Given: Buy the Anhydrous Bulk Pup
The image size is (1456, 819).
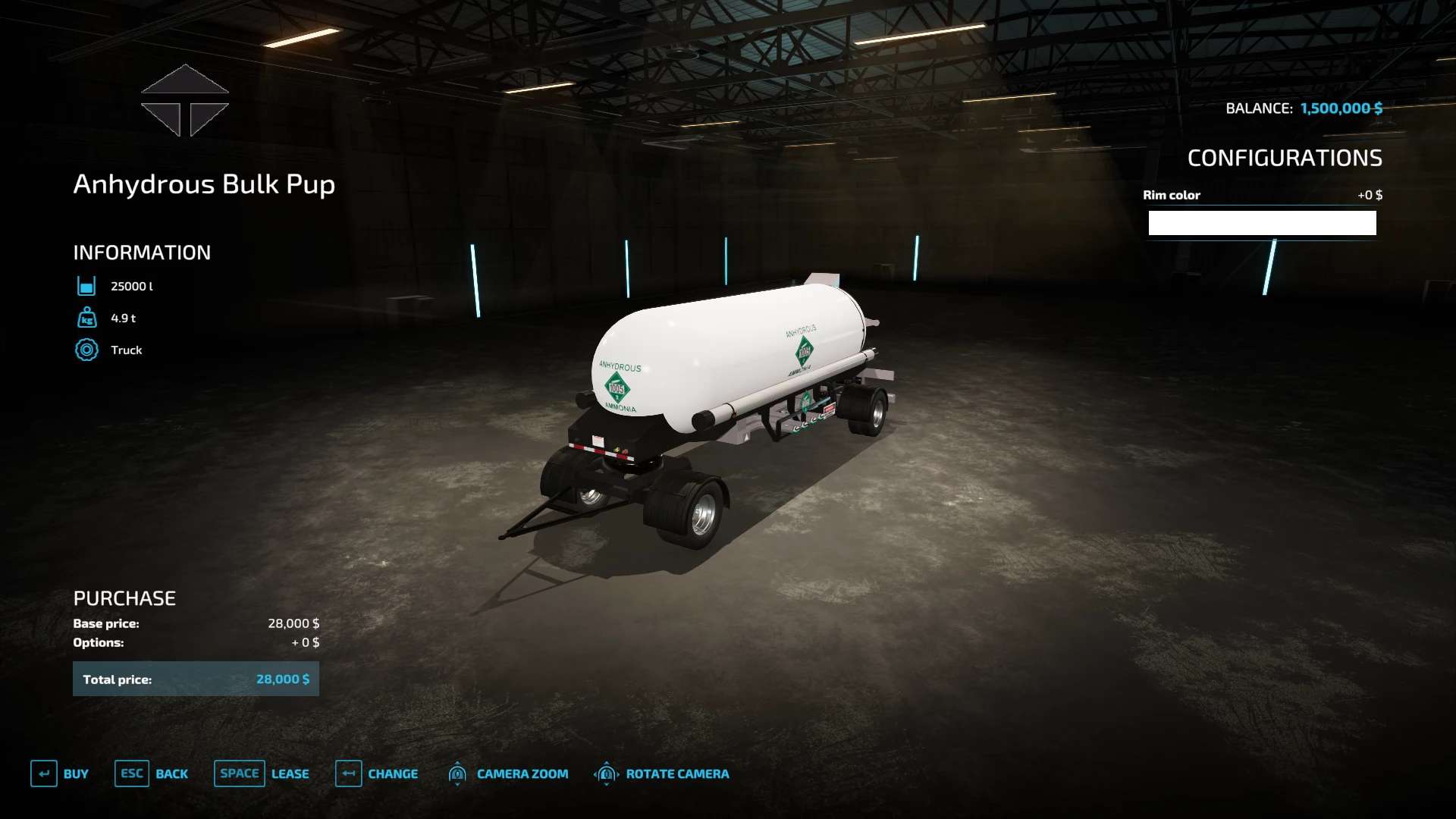Looking at the screenshot, I should point(60,773).
